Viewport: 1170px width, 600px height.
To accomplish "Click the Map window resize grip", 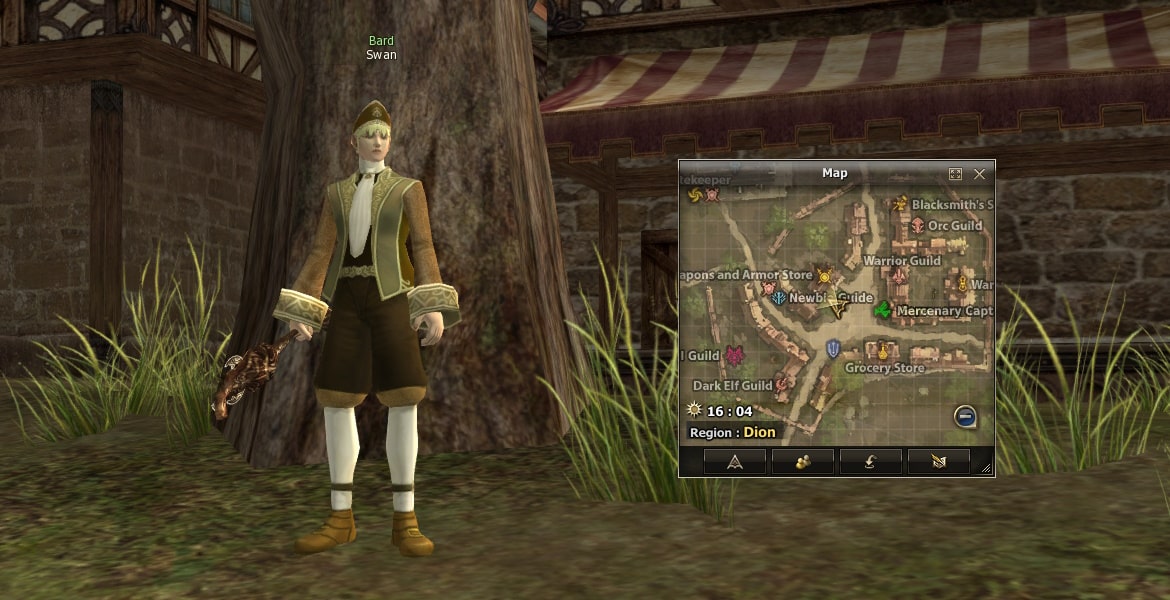I will coord(986,468).
